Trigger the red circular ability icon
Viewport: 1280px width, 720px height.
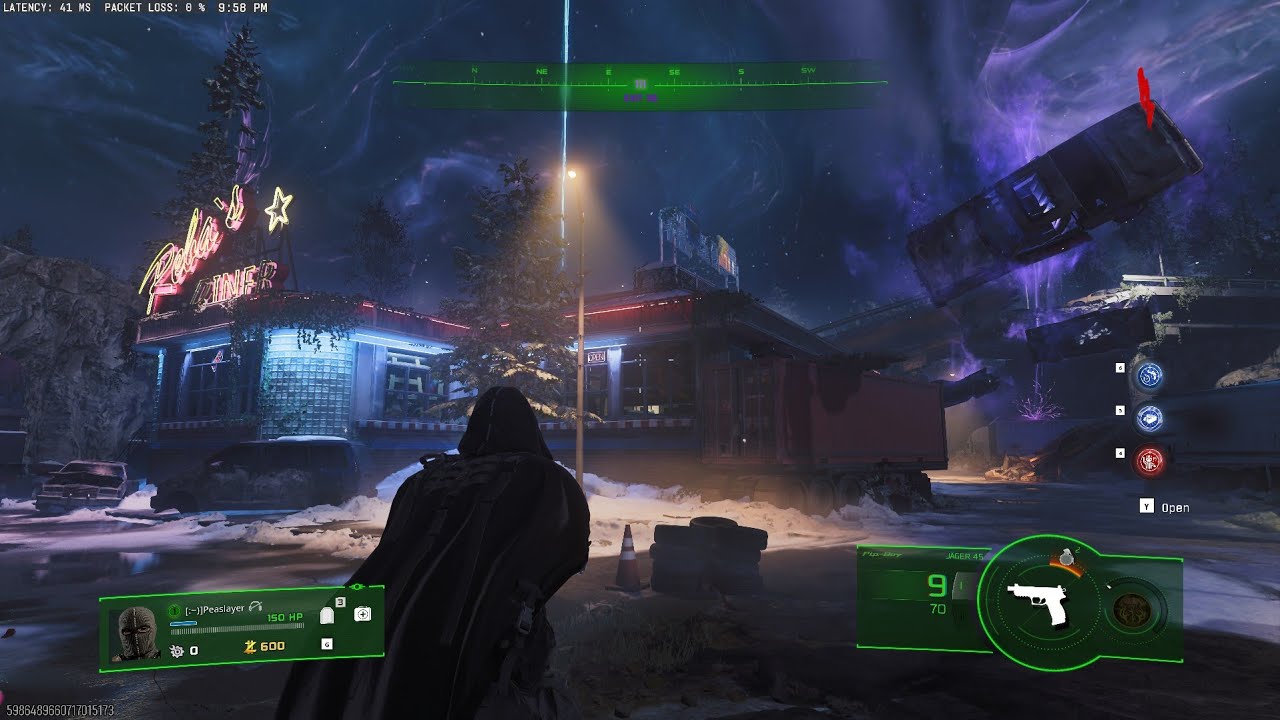point(1149,460)
